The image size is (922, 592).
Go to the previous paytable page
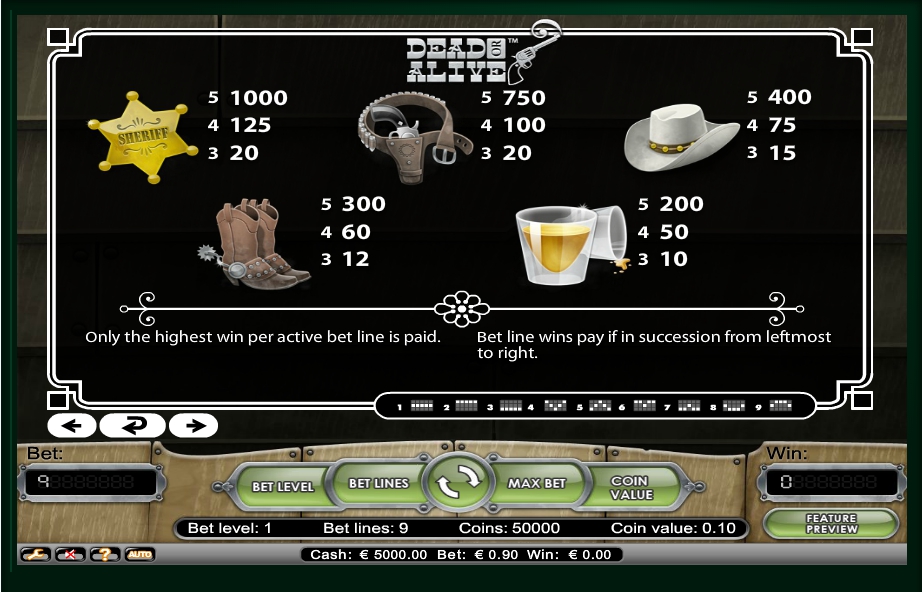click(71, 425)
